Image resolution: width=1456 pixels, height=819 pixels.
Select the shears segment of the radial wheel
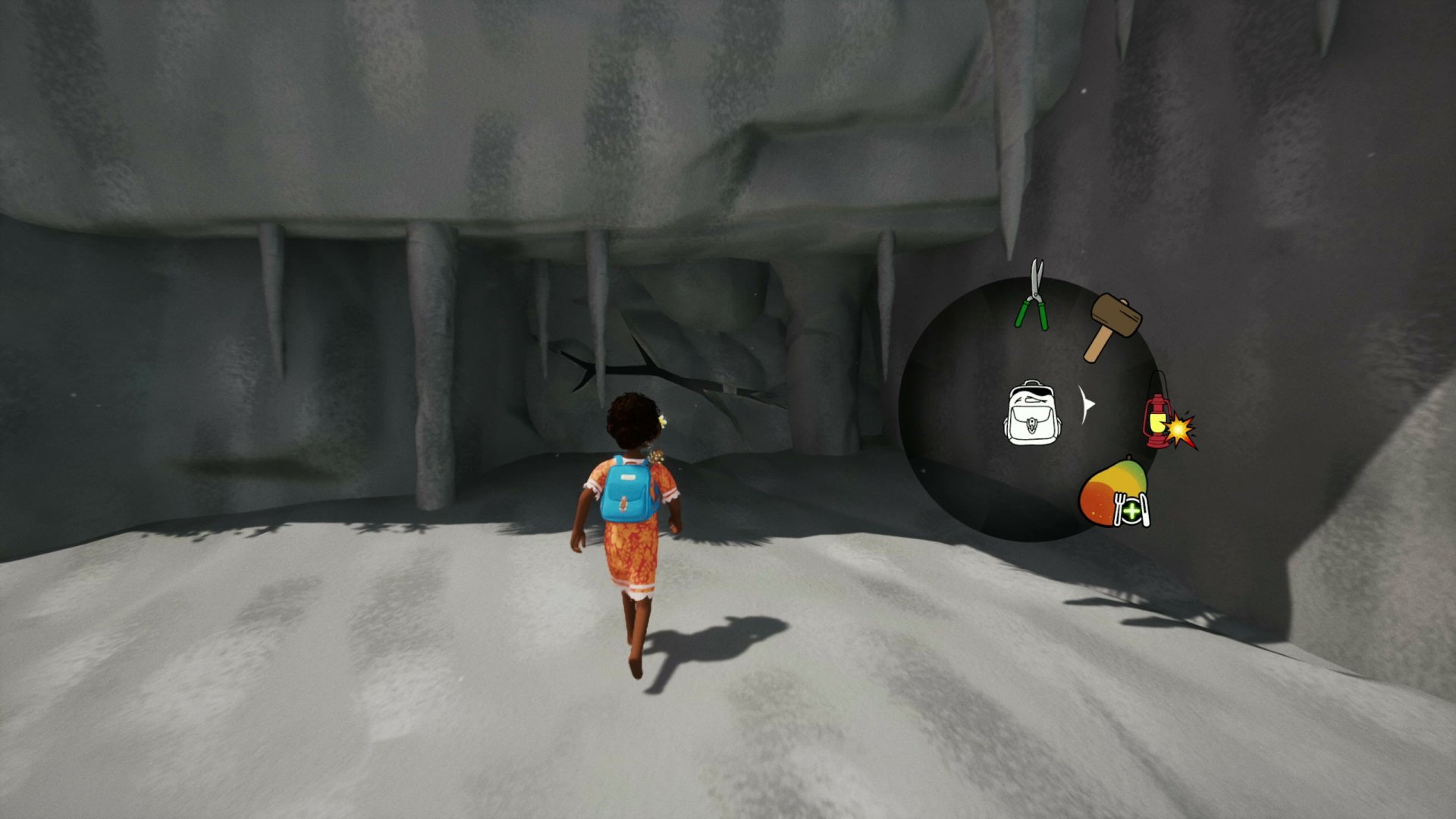click(x=1033, y=296)
